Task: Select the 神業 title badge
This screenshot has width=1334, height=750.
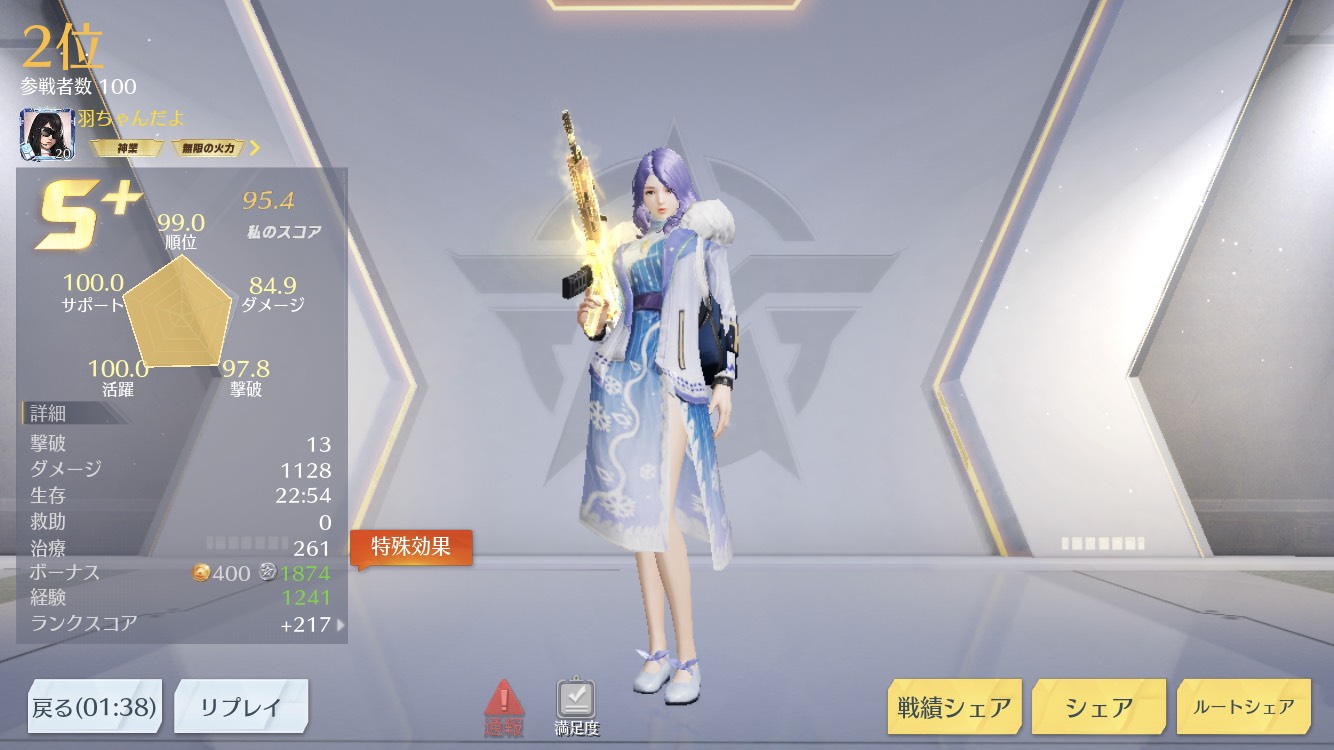Action: coord(127,148)
